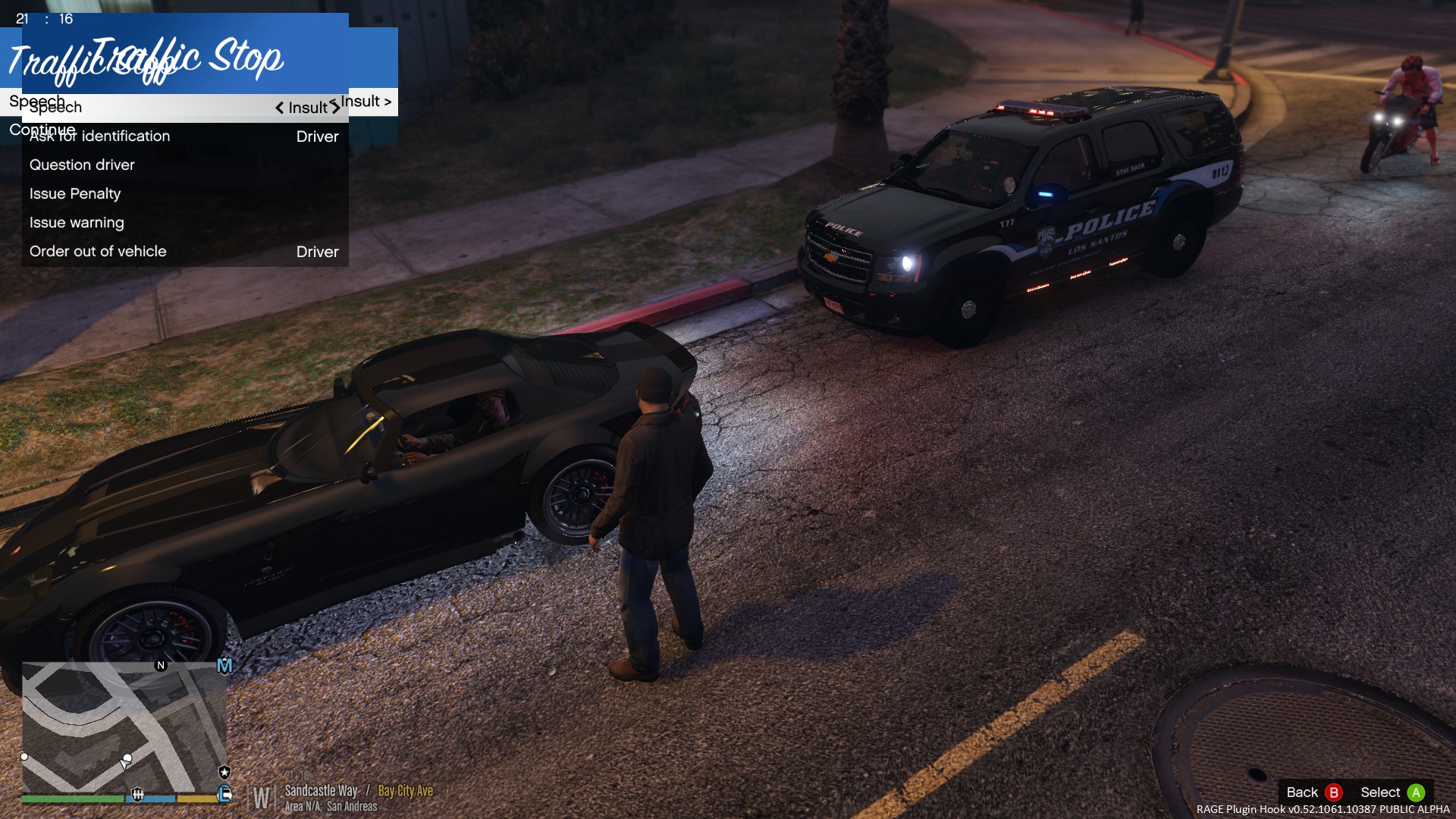
Task: Select Issue warning entry
Action: pos(184,223)
